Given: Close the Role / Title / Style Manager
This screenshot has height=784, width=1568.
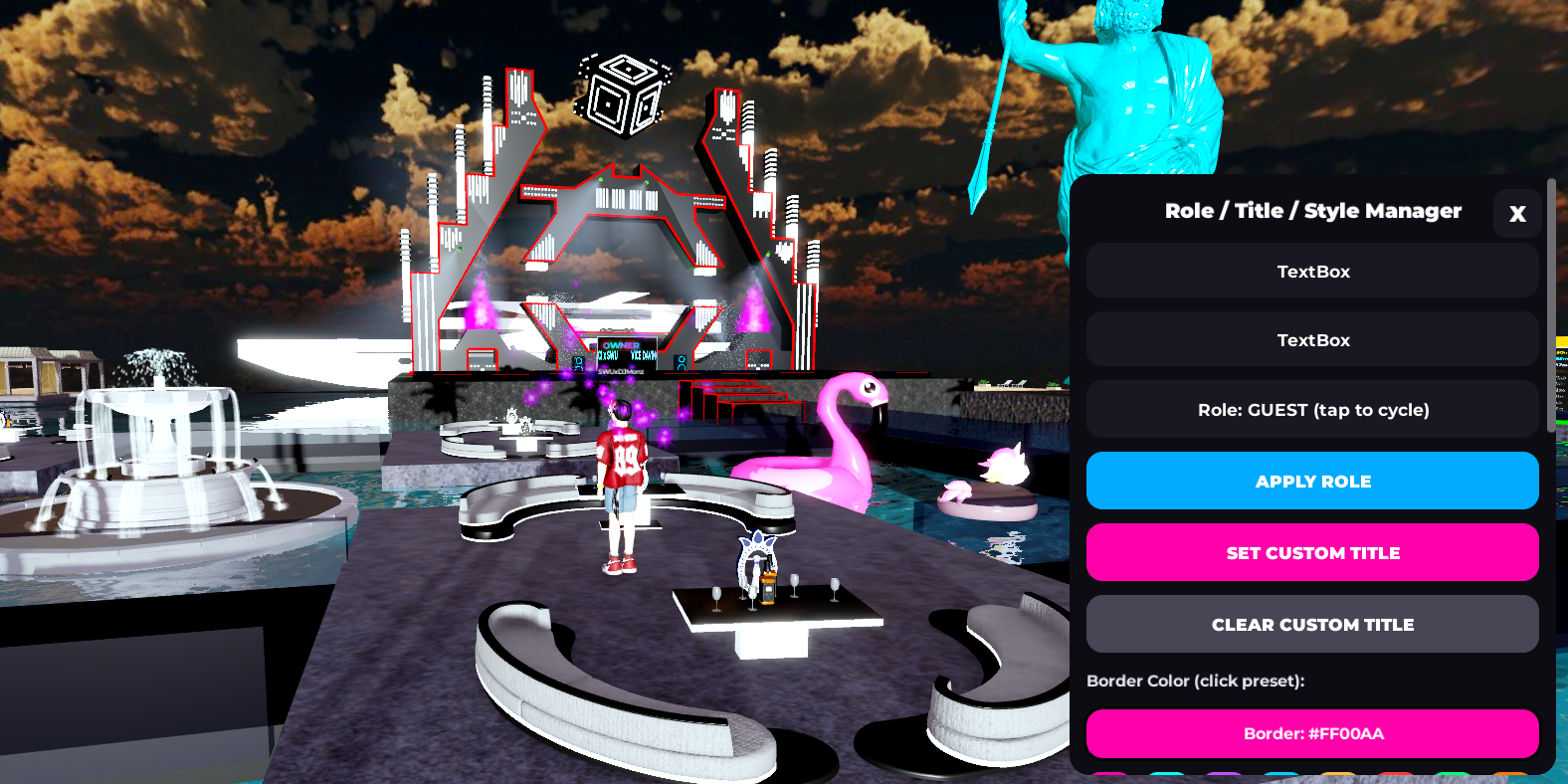Looking at the screenshot, I should [x=1516, y=213].
